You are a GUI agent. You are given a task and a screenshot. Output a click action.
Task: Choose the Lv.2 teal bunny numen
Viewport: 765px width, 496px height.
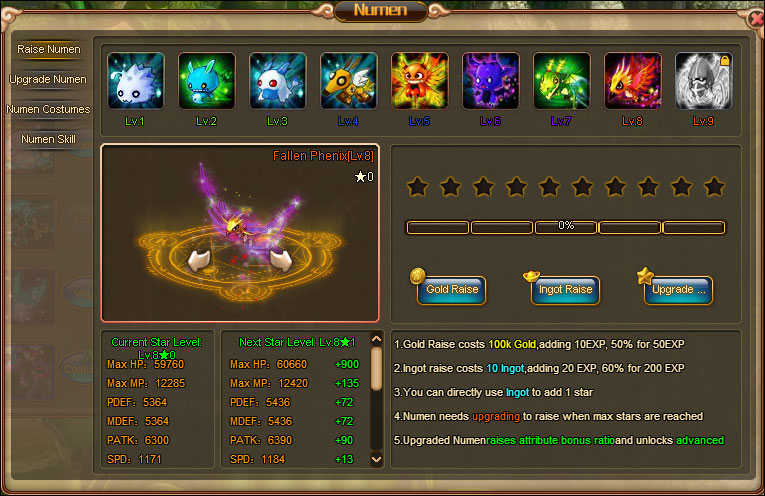pyautogui.click(x=207, y=81)
